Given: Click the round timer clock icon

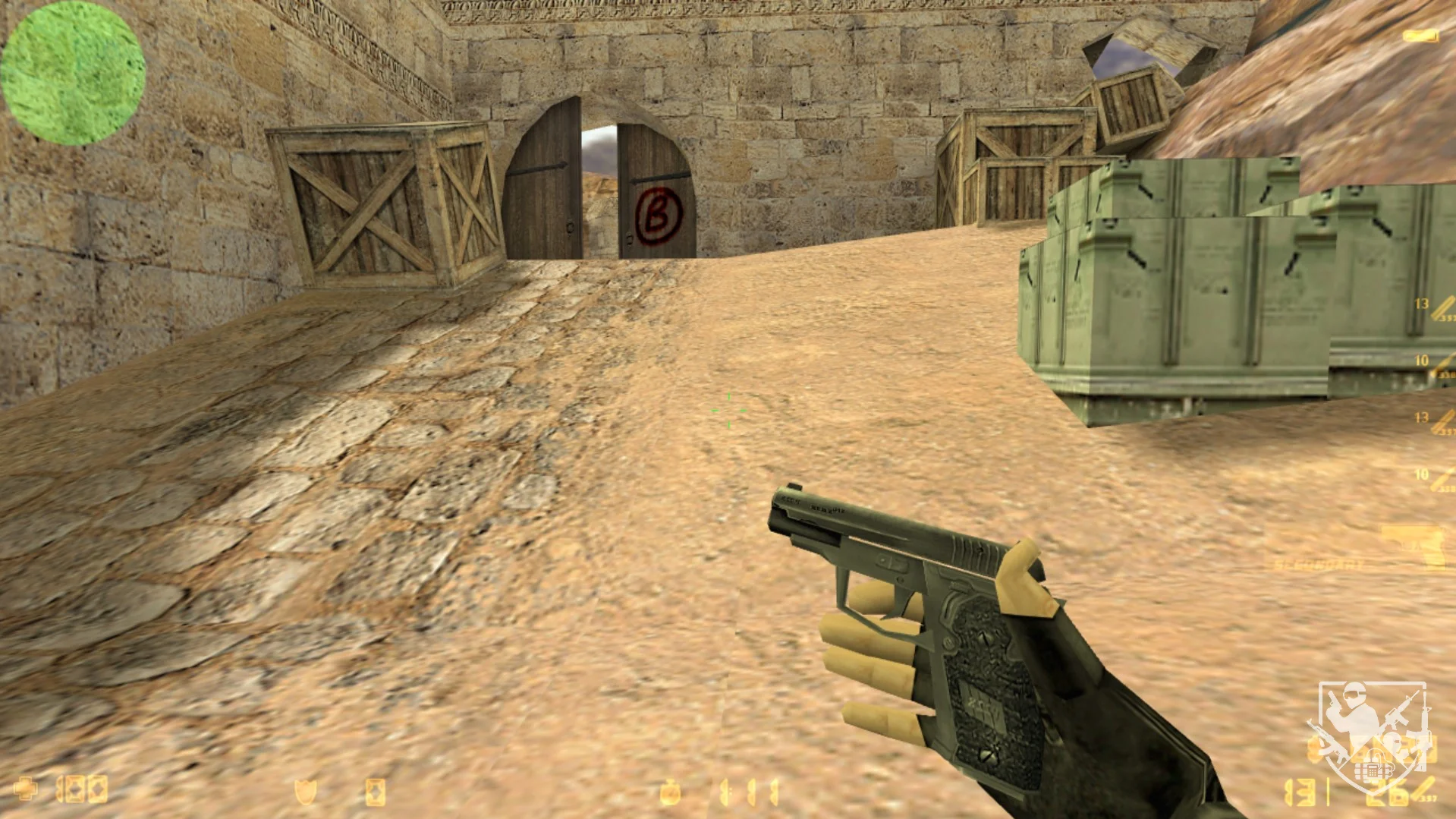Looking at the screenshot, I should point(669,792).
